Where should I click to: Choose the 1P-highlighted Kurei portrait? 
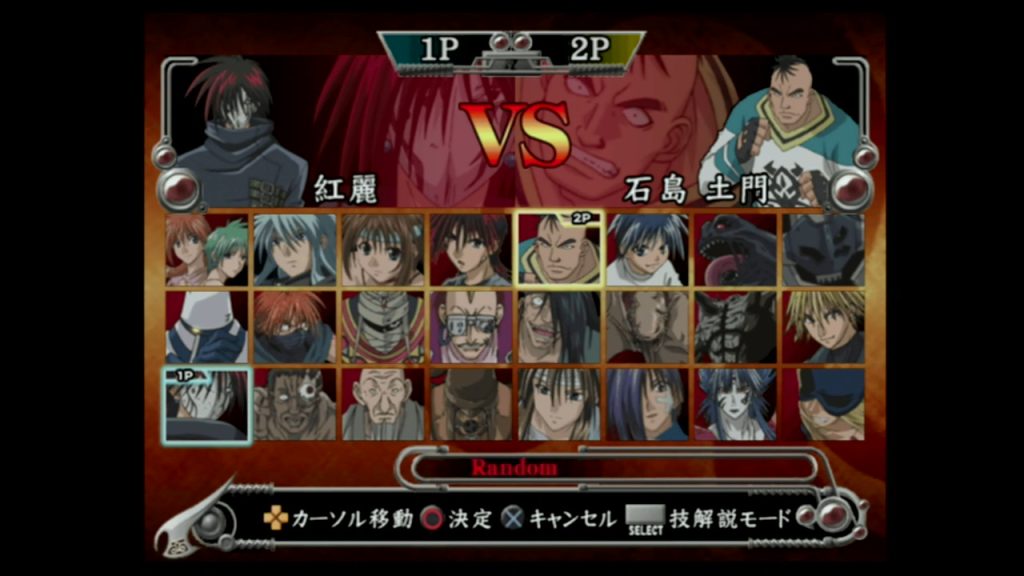pos(207,404)
